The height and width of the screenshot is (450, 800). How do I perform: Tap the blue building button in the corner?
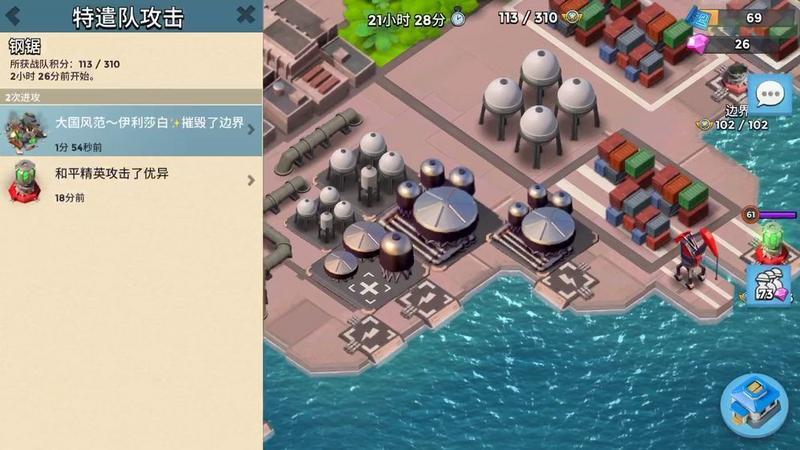coord(753,404)
